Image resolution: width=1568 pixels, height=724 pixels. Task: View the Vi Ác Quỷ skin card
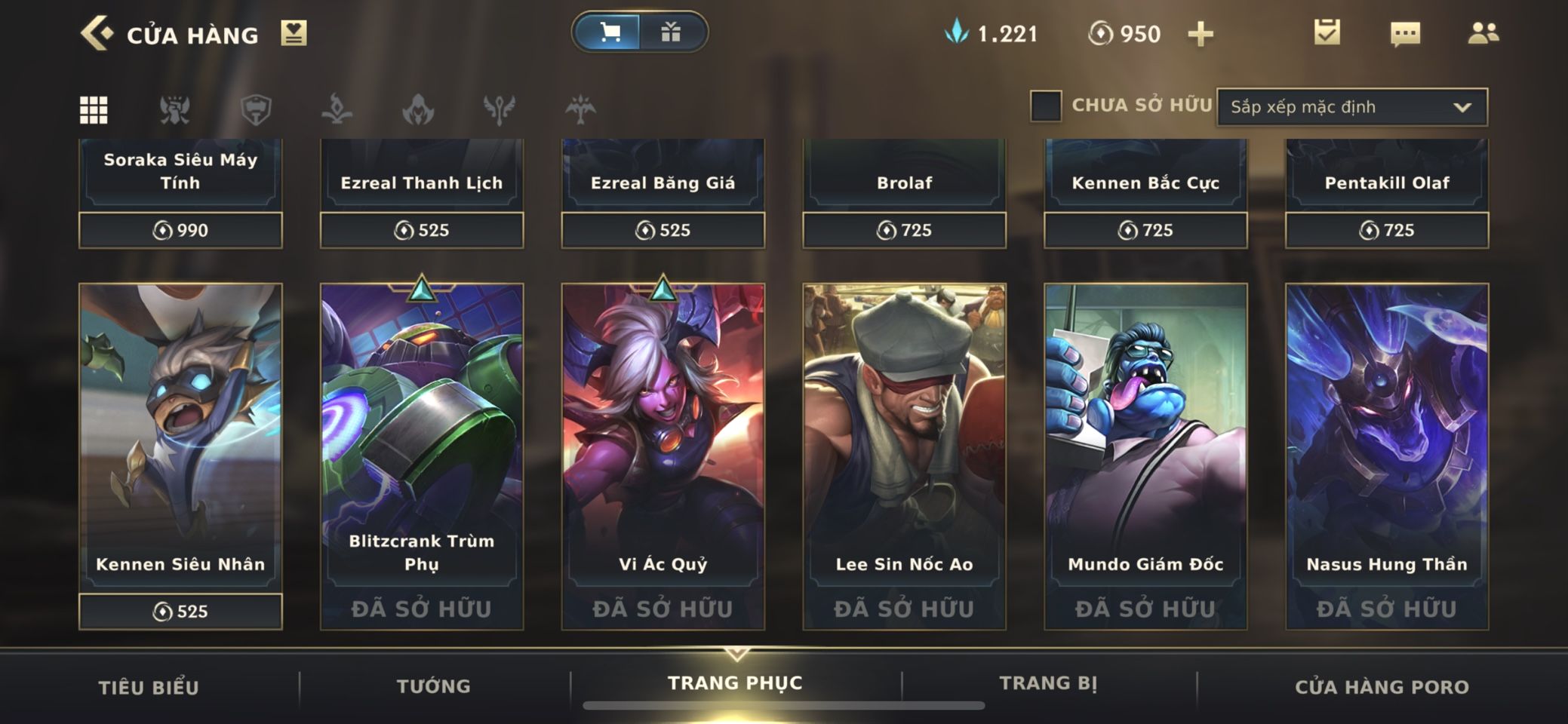point(663,436)
